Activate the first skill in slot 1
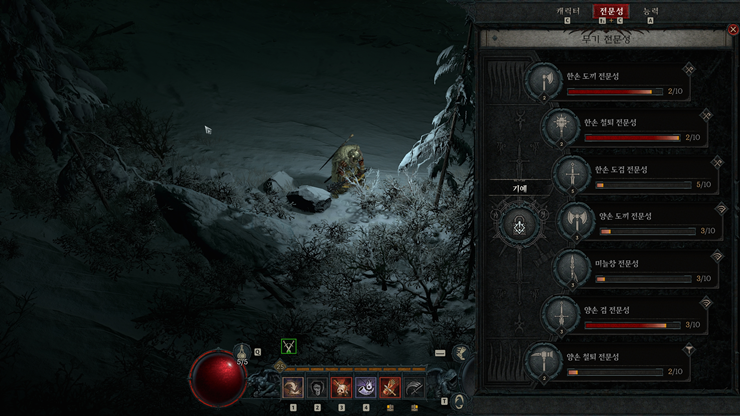Viewport: 740px width, 416px height. [x=293, y=388]
